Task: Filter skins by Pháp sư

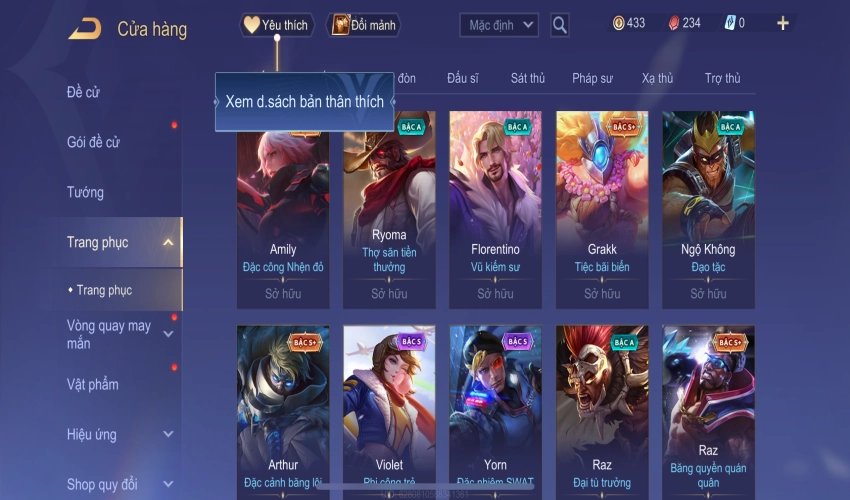Action: click(593, 78)
